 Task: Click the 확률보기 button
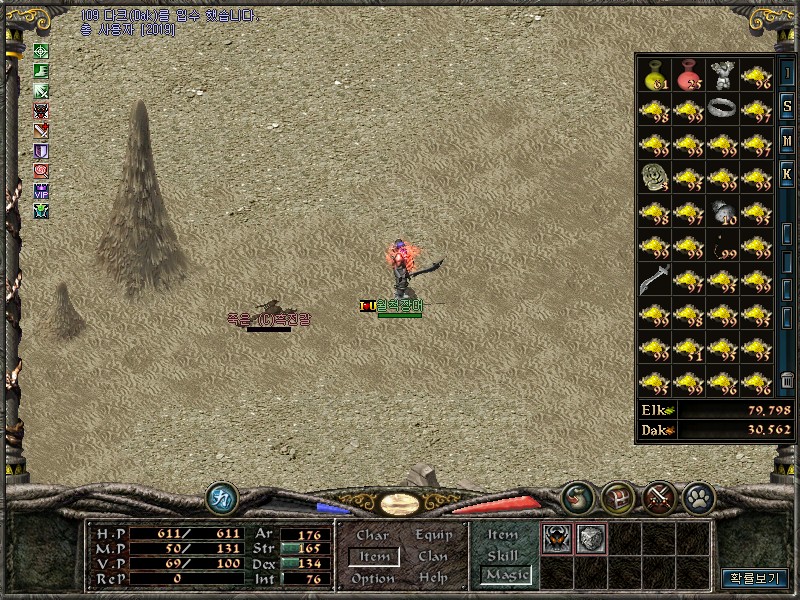click(x=755, y=578)
